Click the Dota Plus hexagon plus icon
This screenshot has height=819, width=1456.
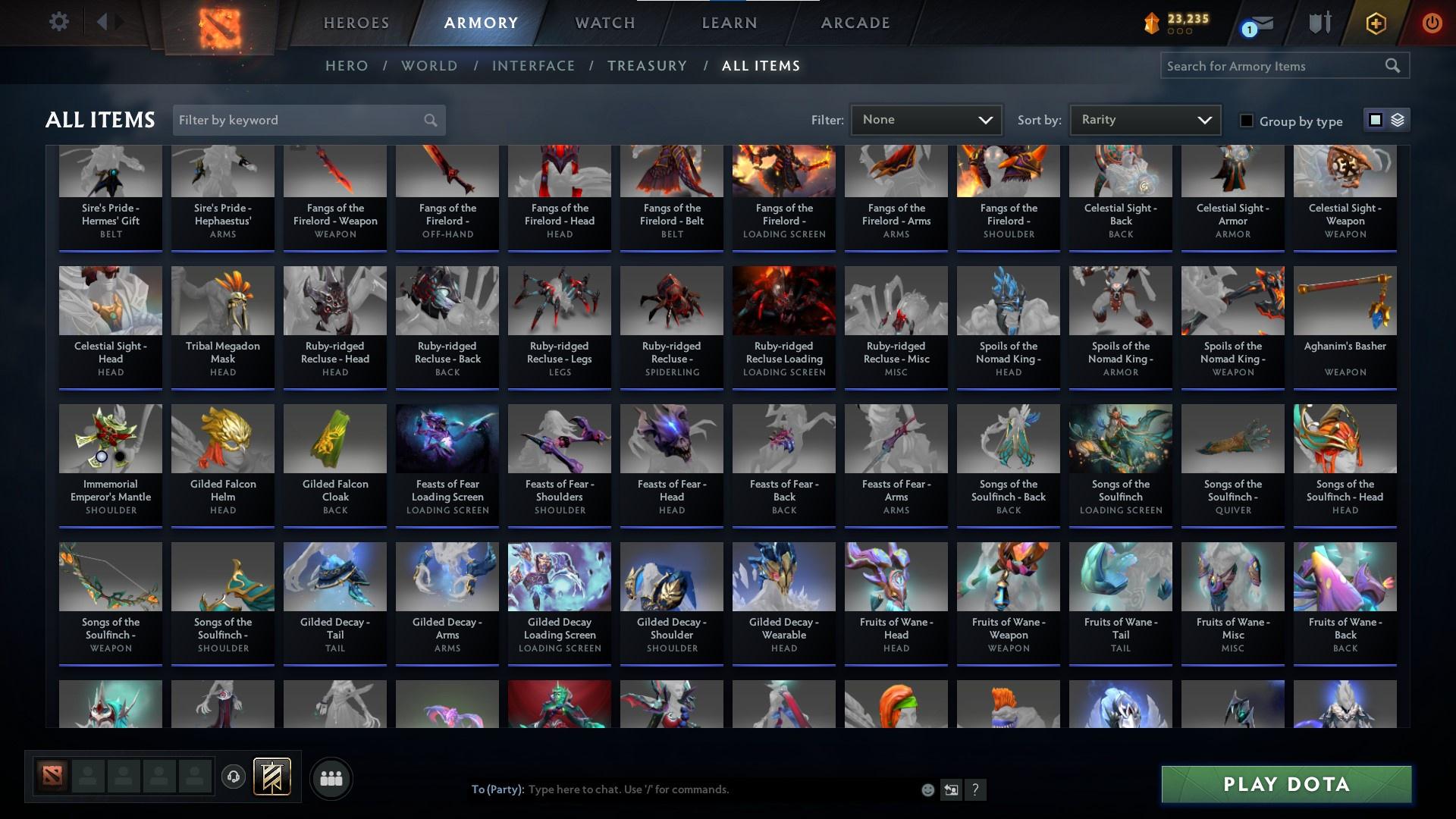pos(1375,23)
